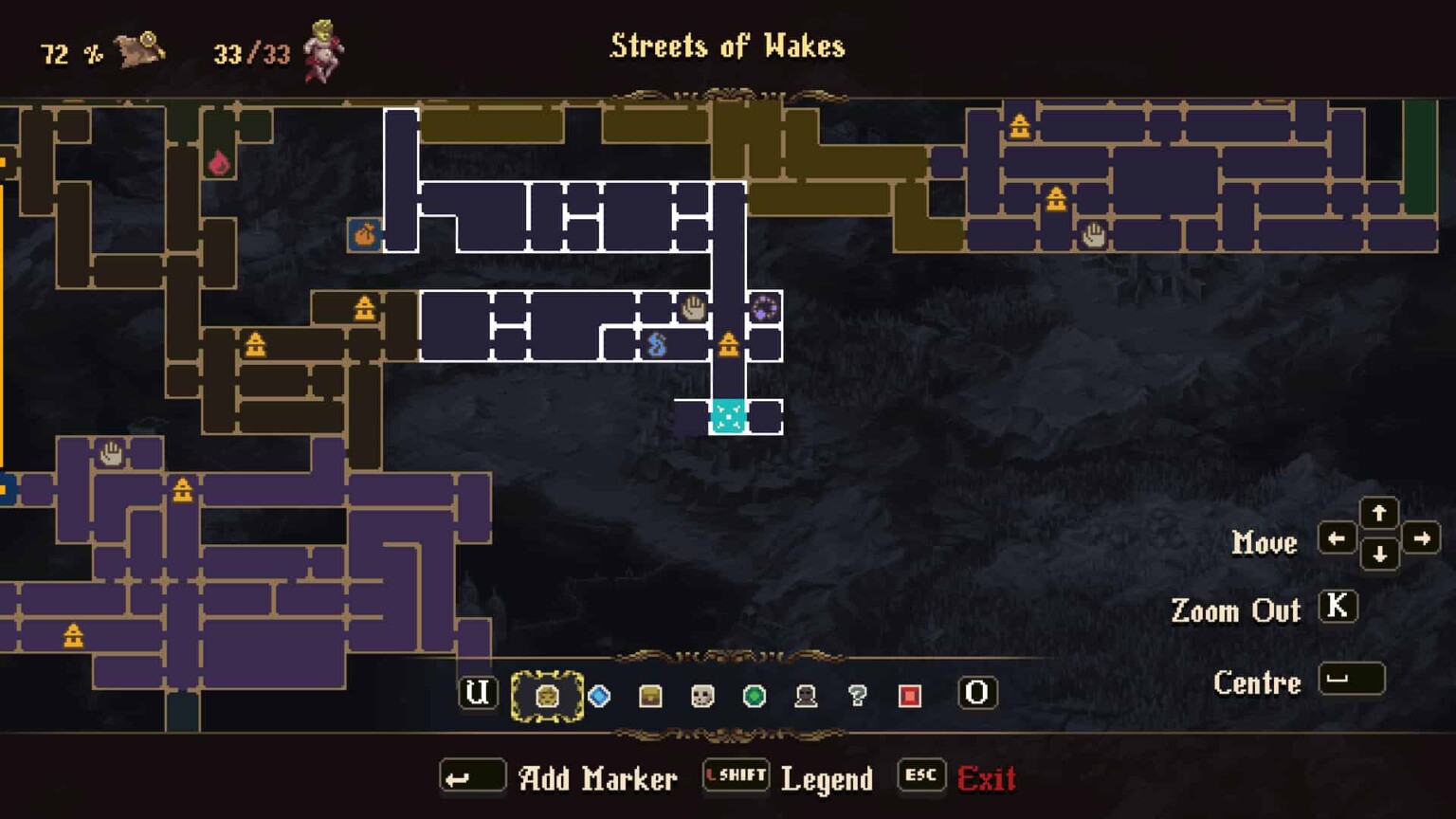Pick the red square marker
Screen dimensions: 1456x819
coord(908,694)
